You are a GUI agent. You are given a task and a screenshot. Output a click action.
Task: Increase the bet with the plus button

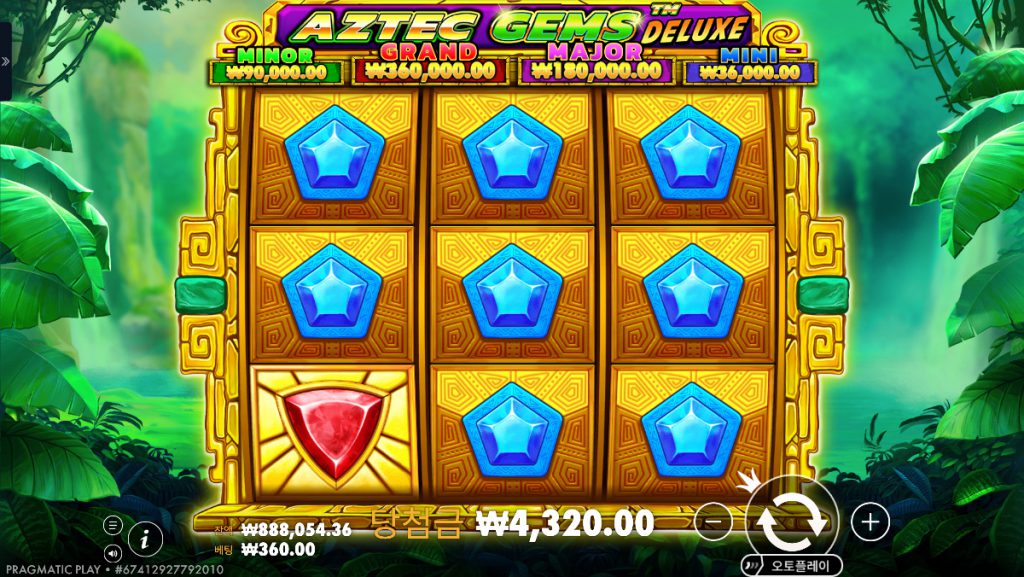[x=870, y=521]
